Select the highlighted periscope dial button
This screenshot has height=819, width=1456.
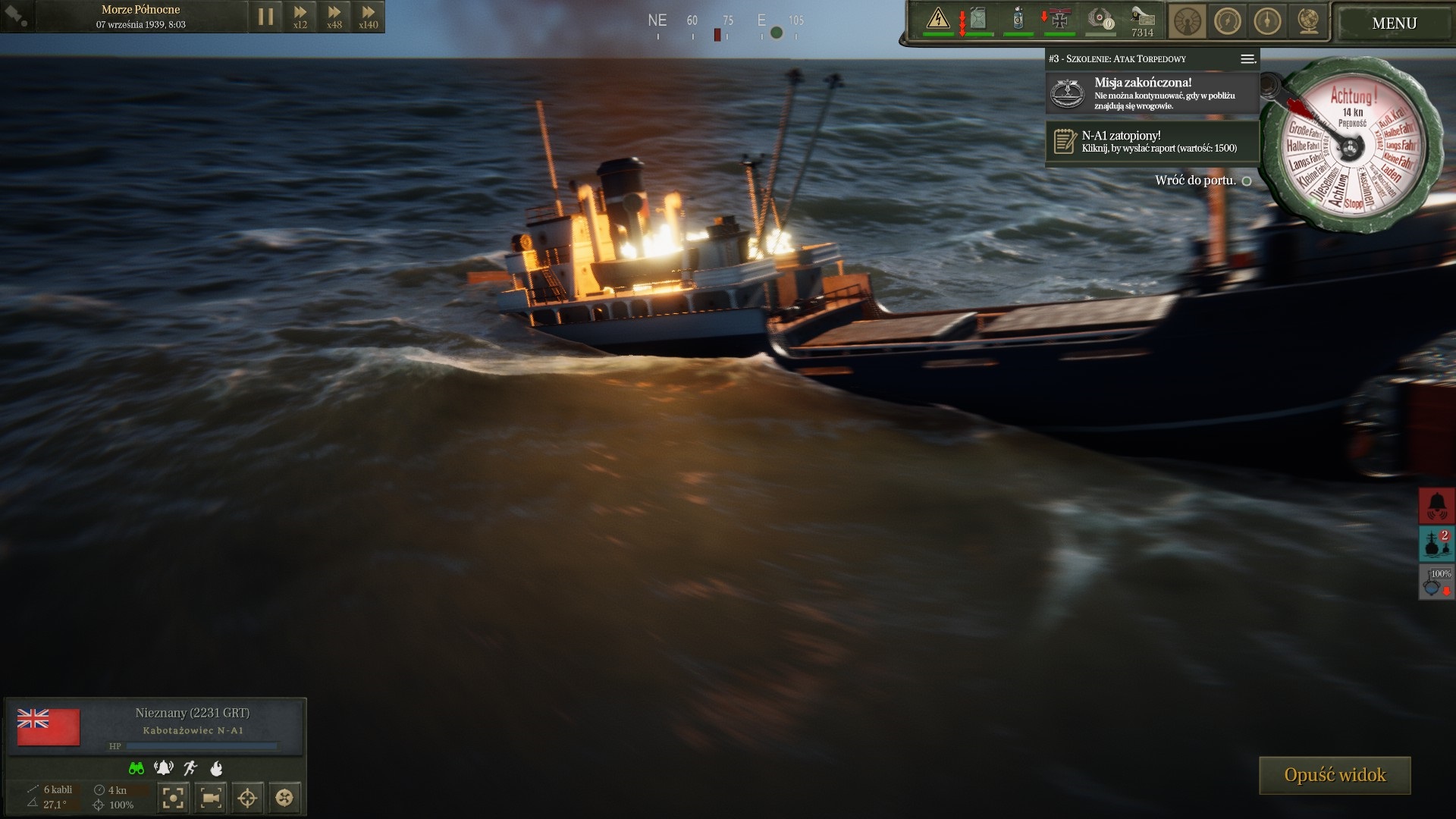(1187, 21)
